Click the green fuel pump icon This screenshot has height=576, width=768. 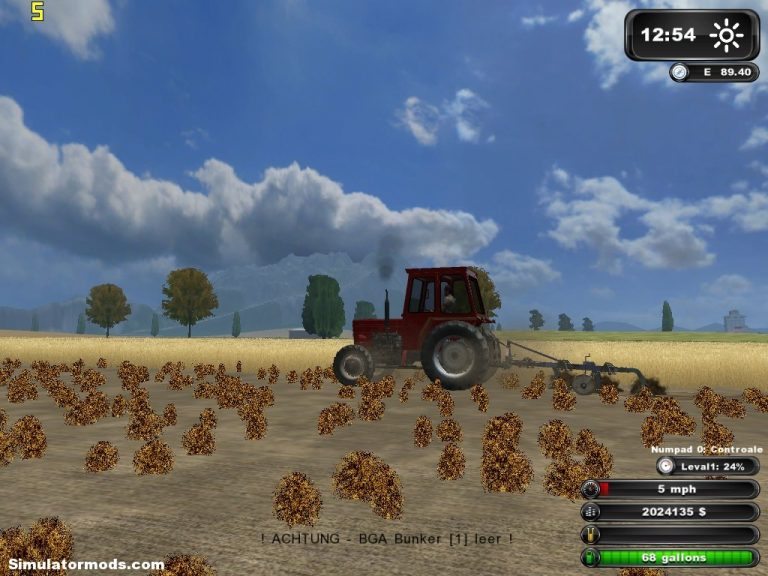click(591, 557)
